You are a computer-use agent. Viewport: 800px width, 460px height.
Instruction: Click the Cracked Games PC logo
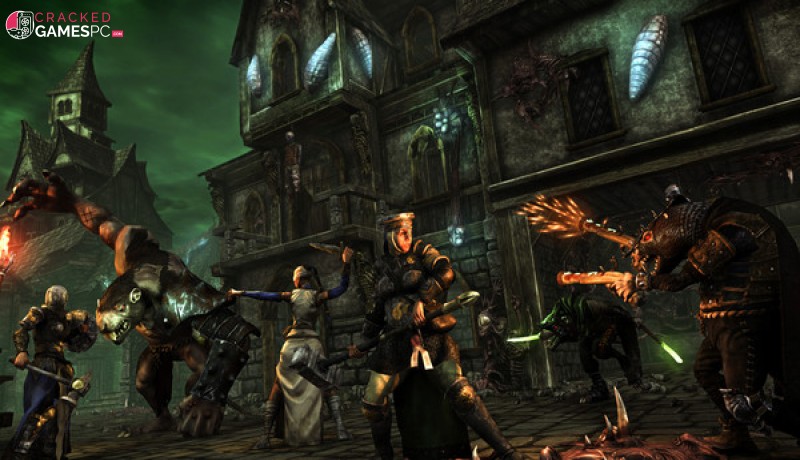[x=62, y=25]
